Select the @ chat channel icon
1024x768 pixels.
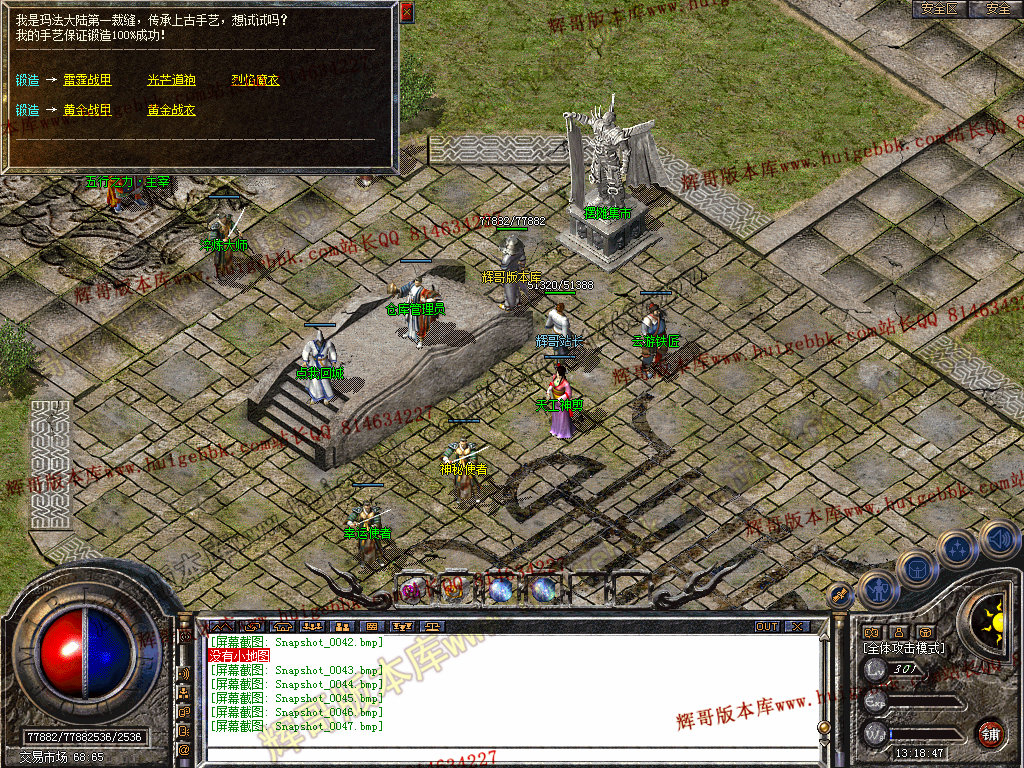pos(184,749)
